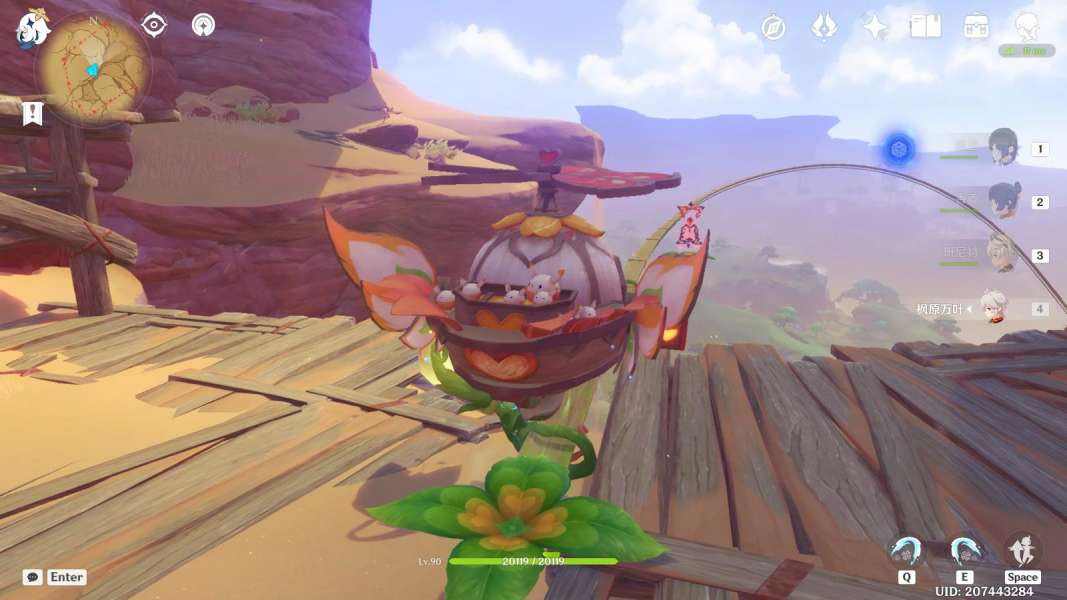Open the map from the circular minimap
Viewport: 1067px width, 600px height.
[92, 68]
